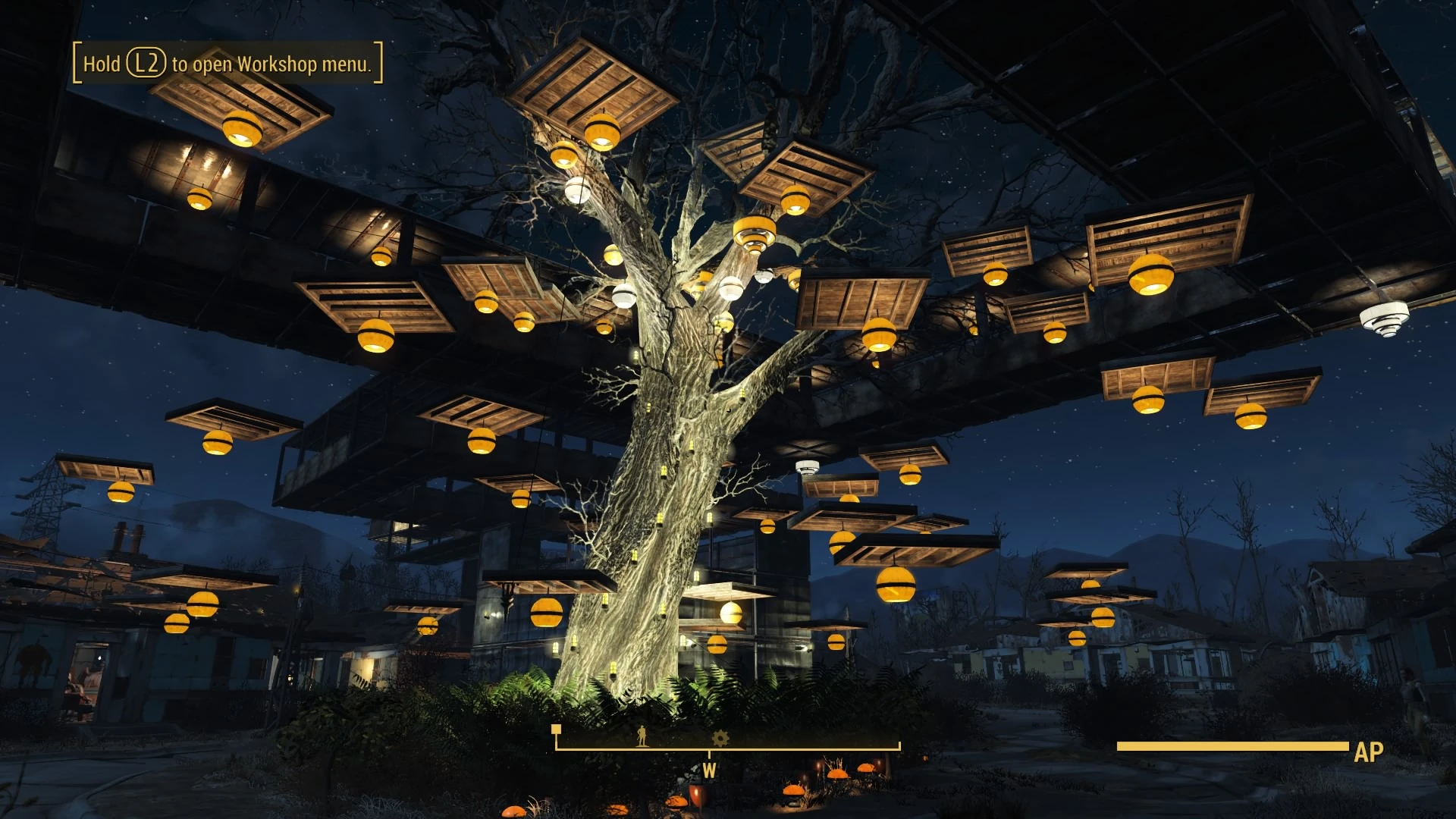Click the gear icon on the compass
This screenshot has width=1456, height=819.
tap(720, 737)
